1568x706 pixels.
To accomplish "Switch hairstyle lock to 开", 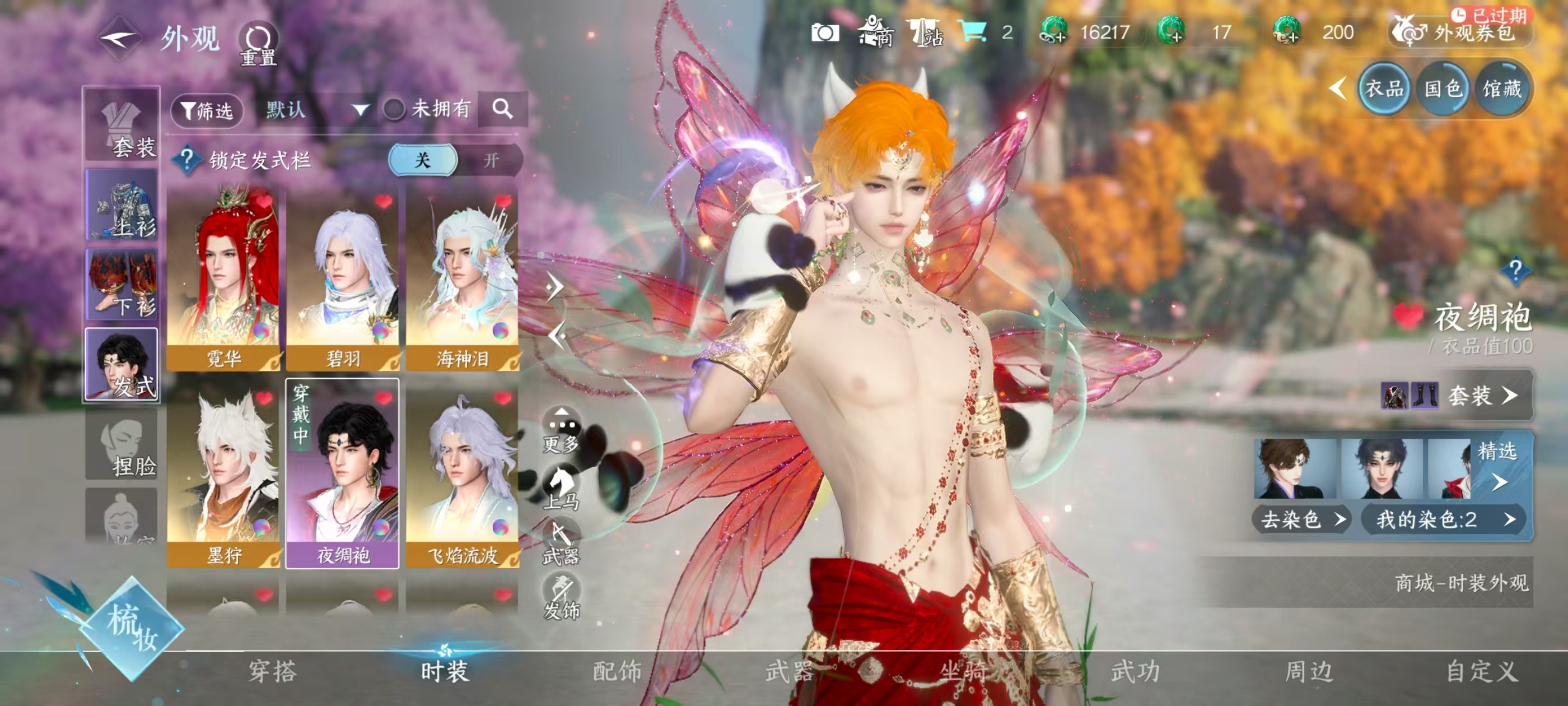I will [x=491, y=160].
